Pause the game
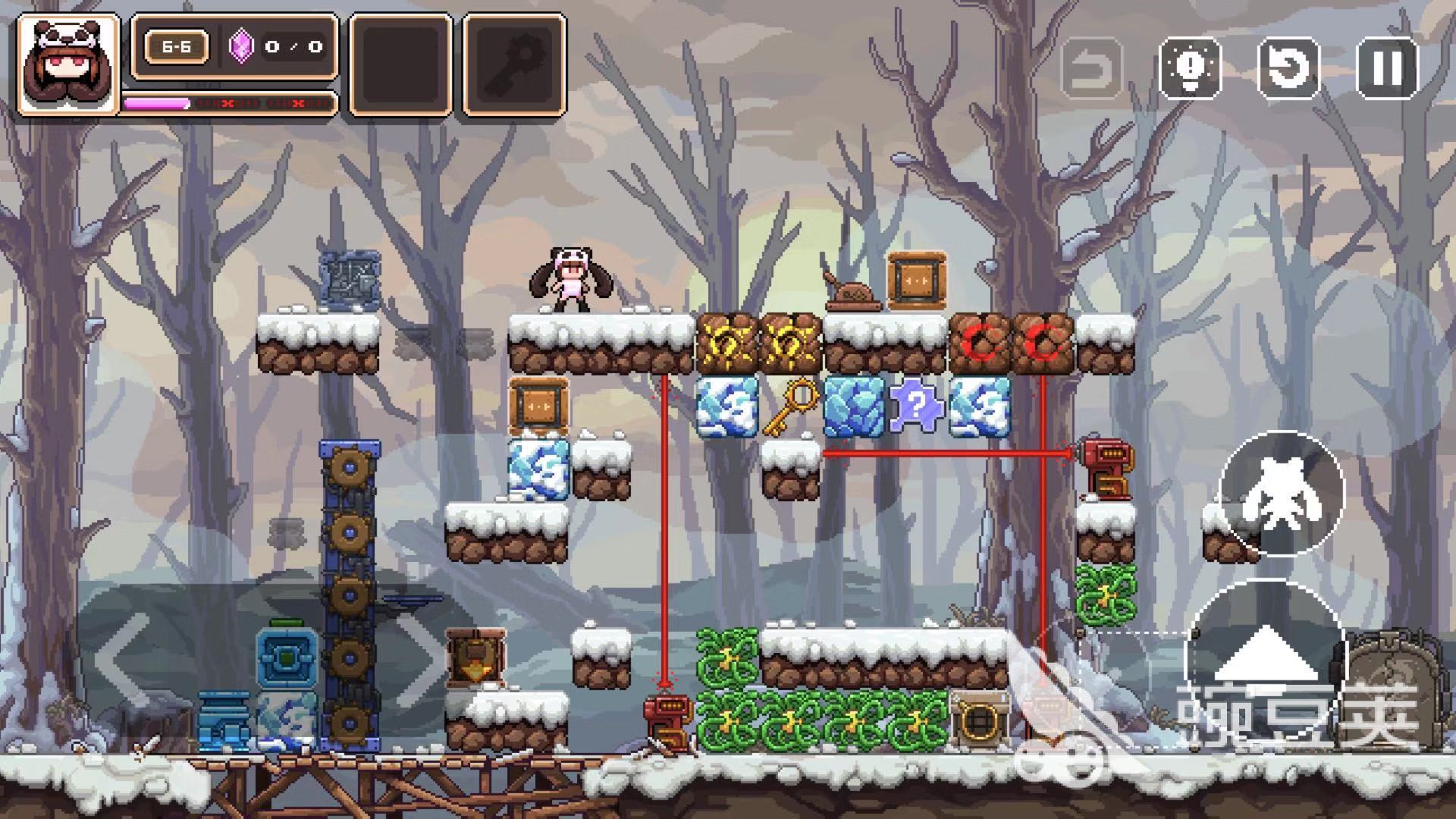The width and height of the screenshot is (1456, 819). pyautogui.click(x=1387, y=67)
